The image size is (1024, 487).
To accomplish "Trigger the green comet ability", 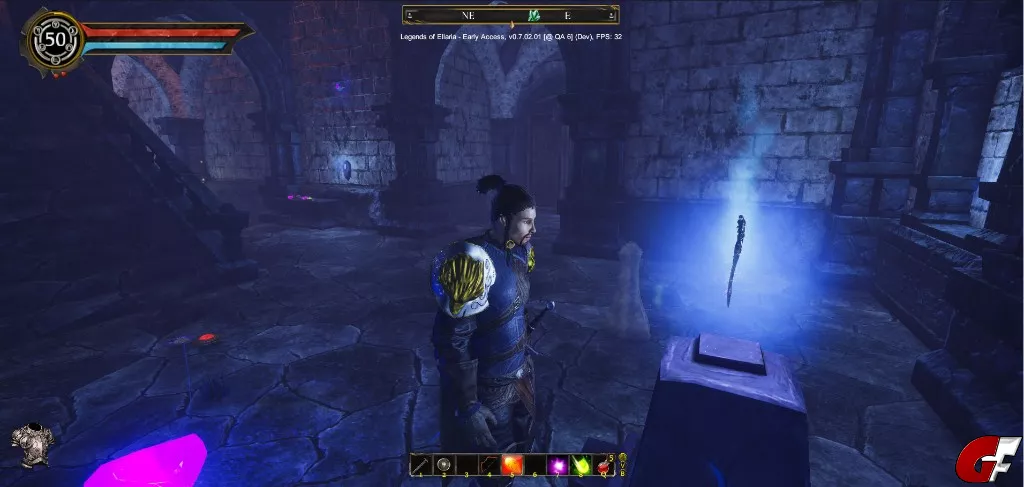I will (x=578, y=465).
